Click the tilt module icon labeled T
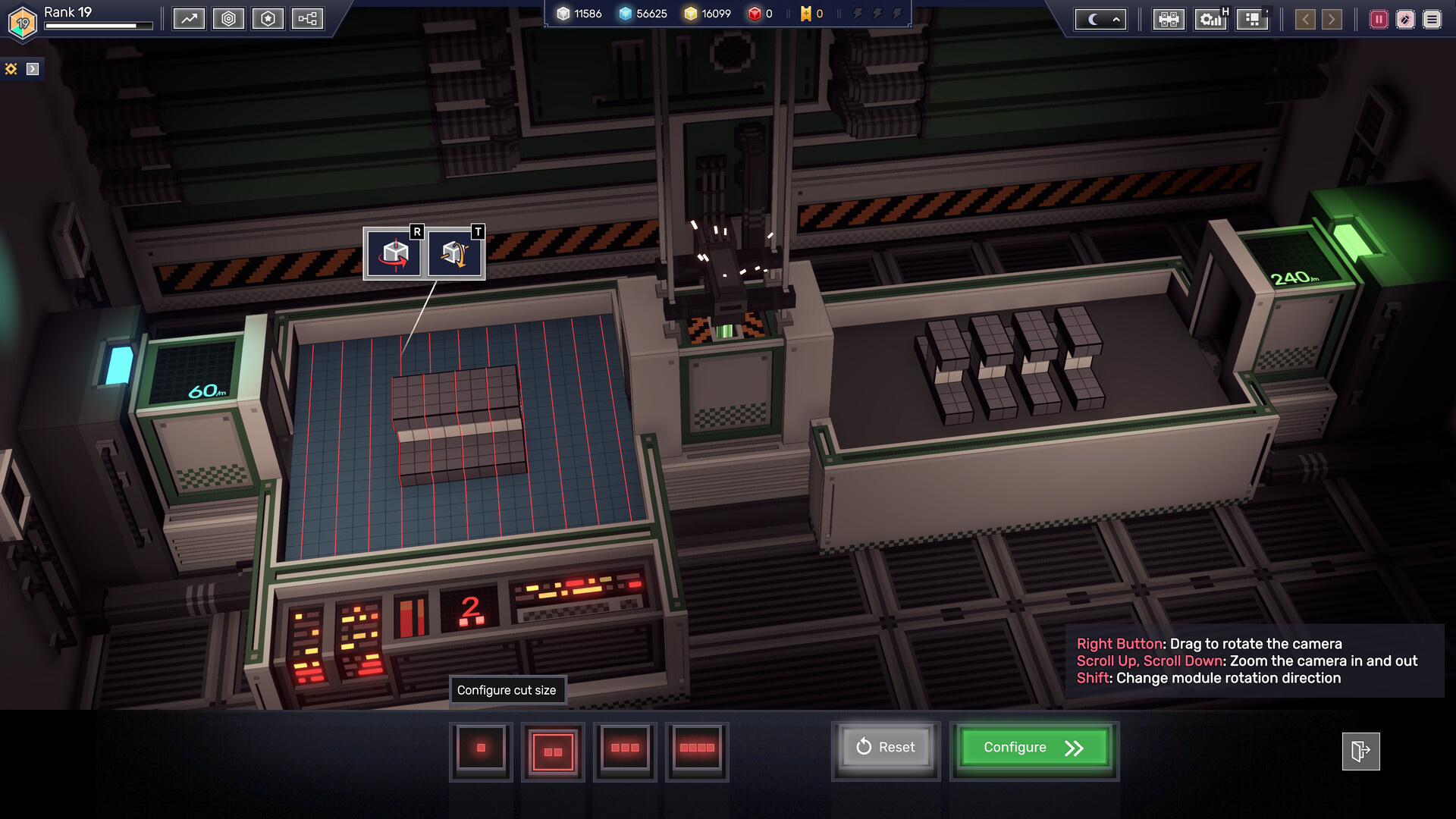This screenshot has width=1456, height=819. click(x=454, y=252)
